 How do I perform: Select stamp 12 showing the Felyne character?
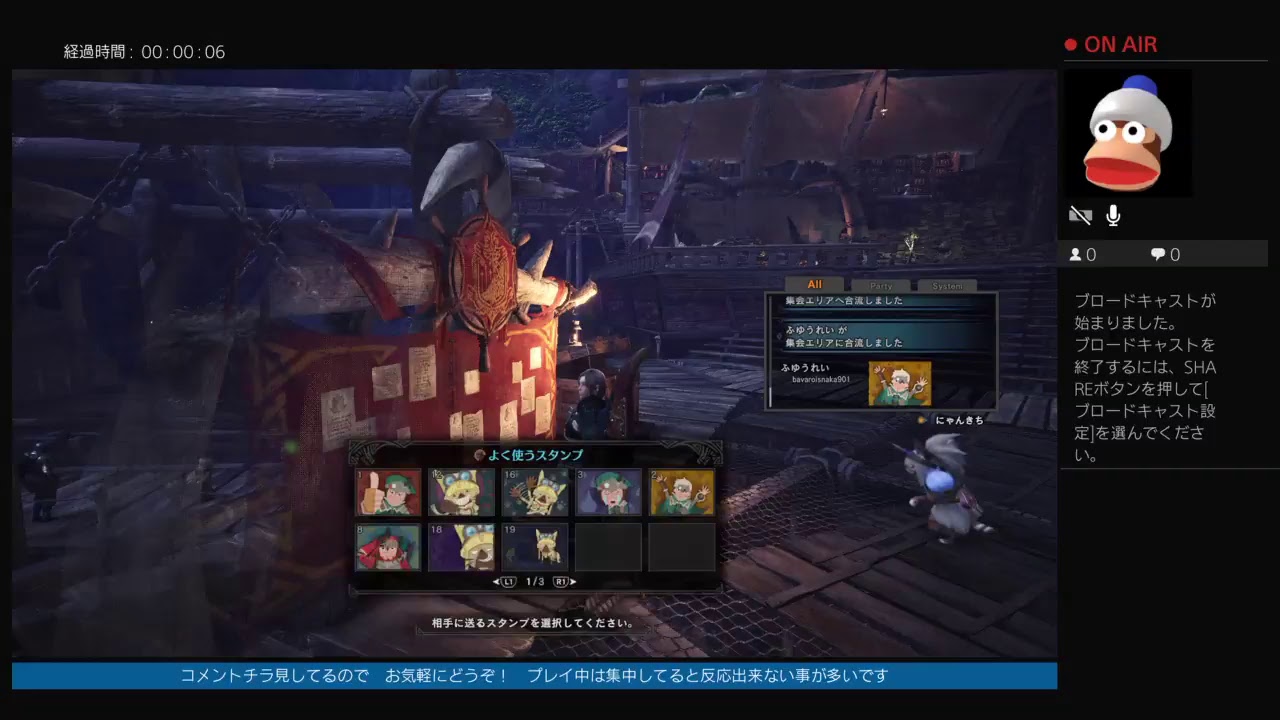click(461, 493)
